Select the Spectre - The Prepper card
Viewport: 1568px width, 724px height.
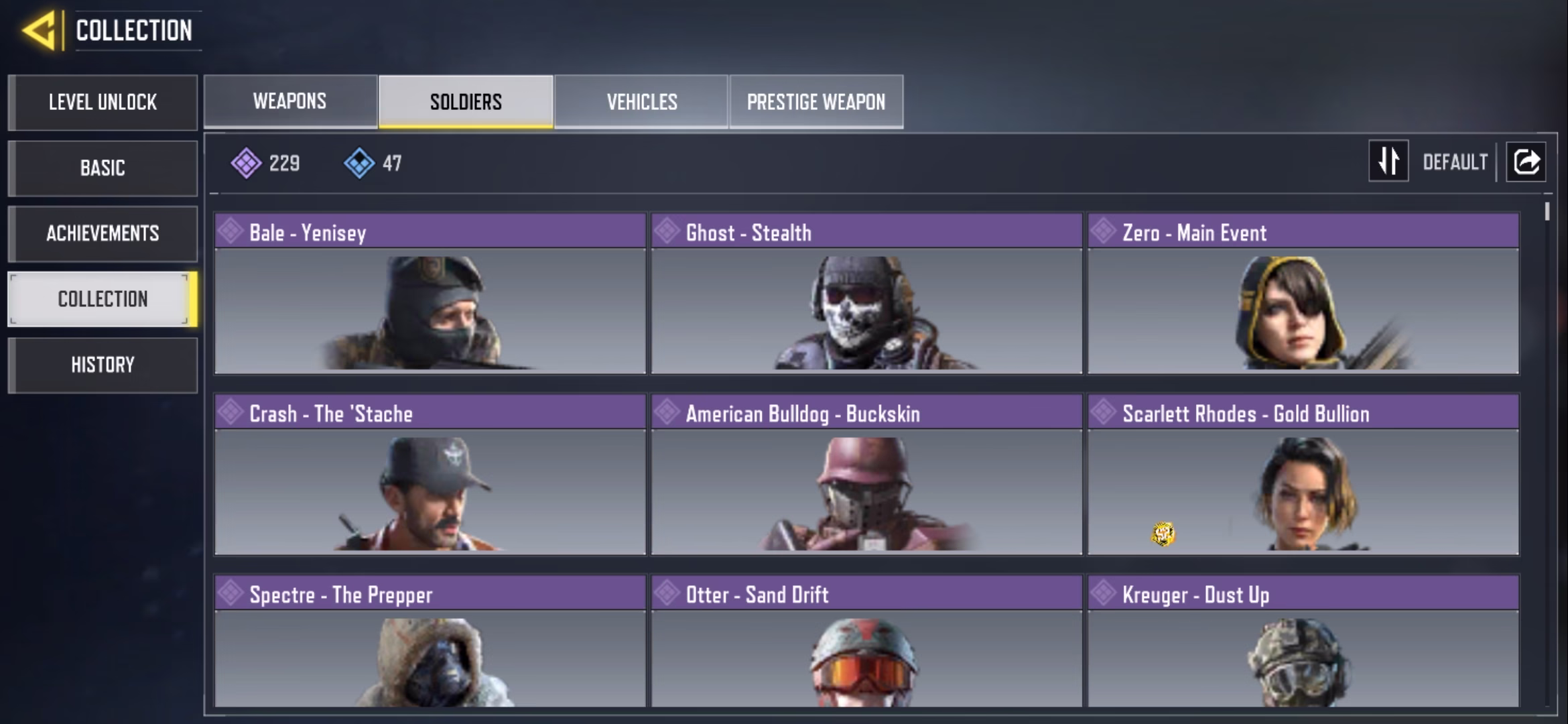pos(430,641)
